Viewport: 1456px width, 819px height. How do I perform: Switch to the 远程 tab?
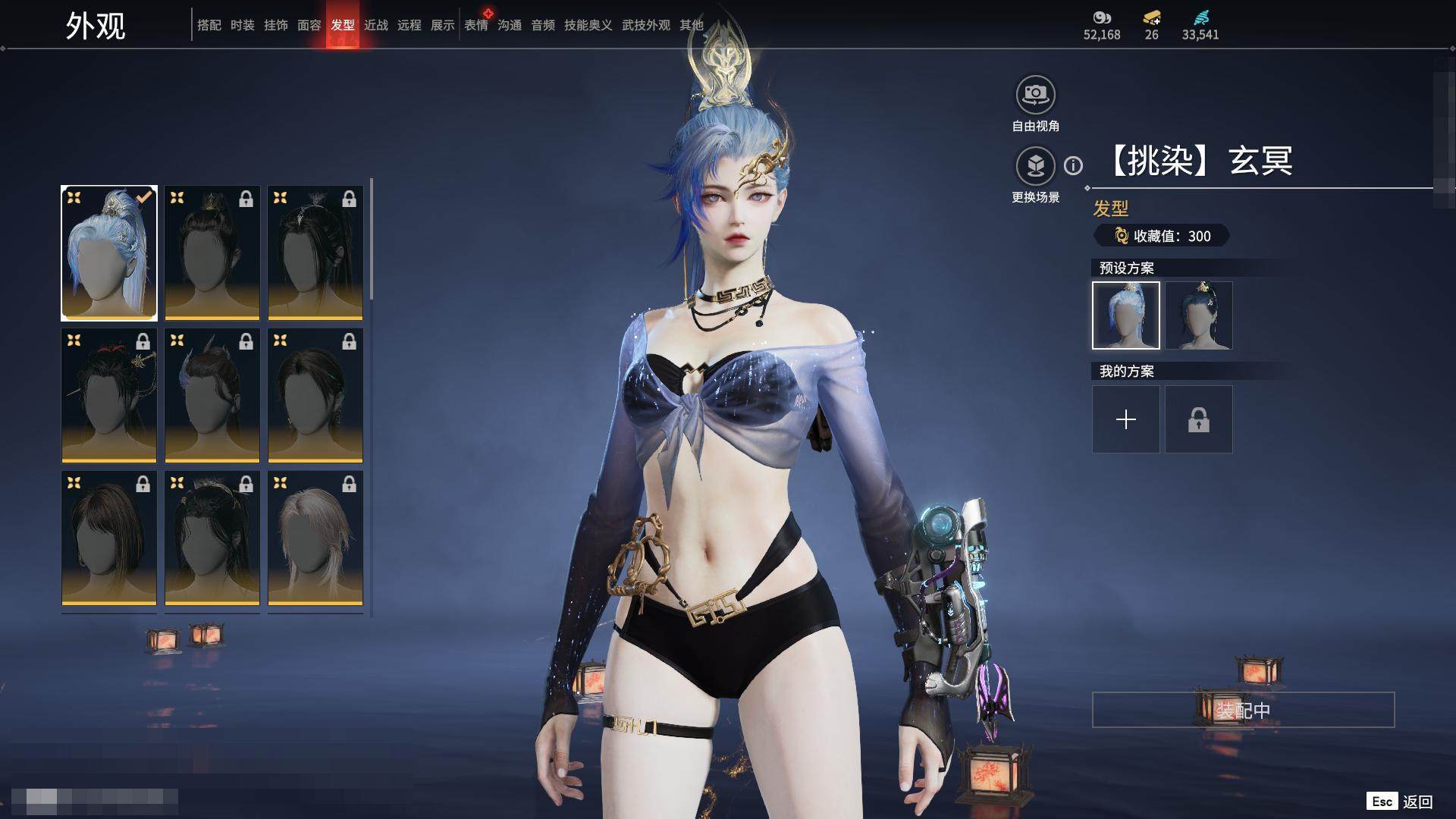pos(409,25)
